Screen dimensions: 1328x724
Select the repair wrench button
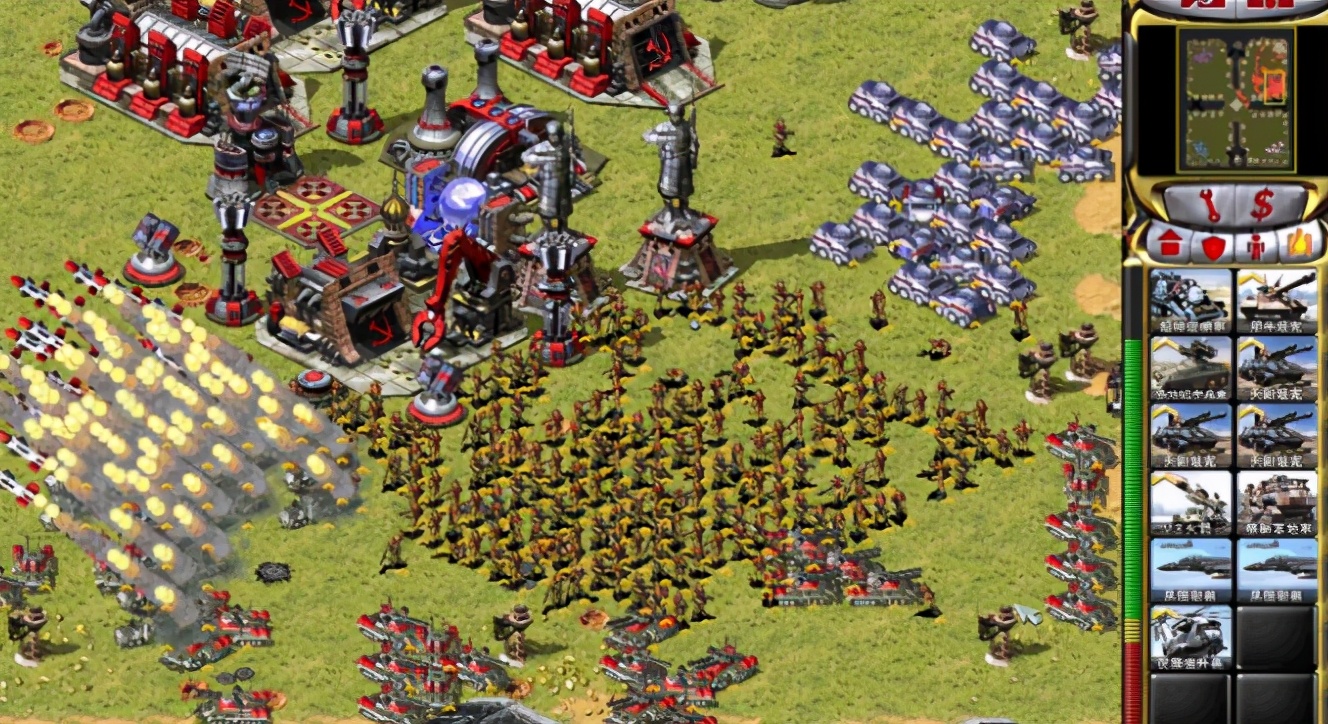tap(1212, 205)
